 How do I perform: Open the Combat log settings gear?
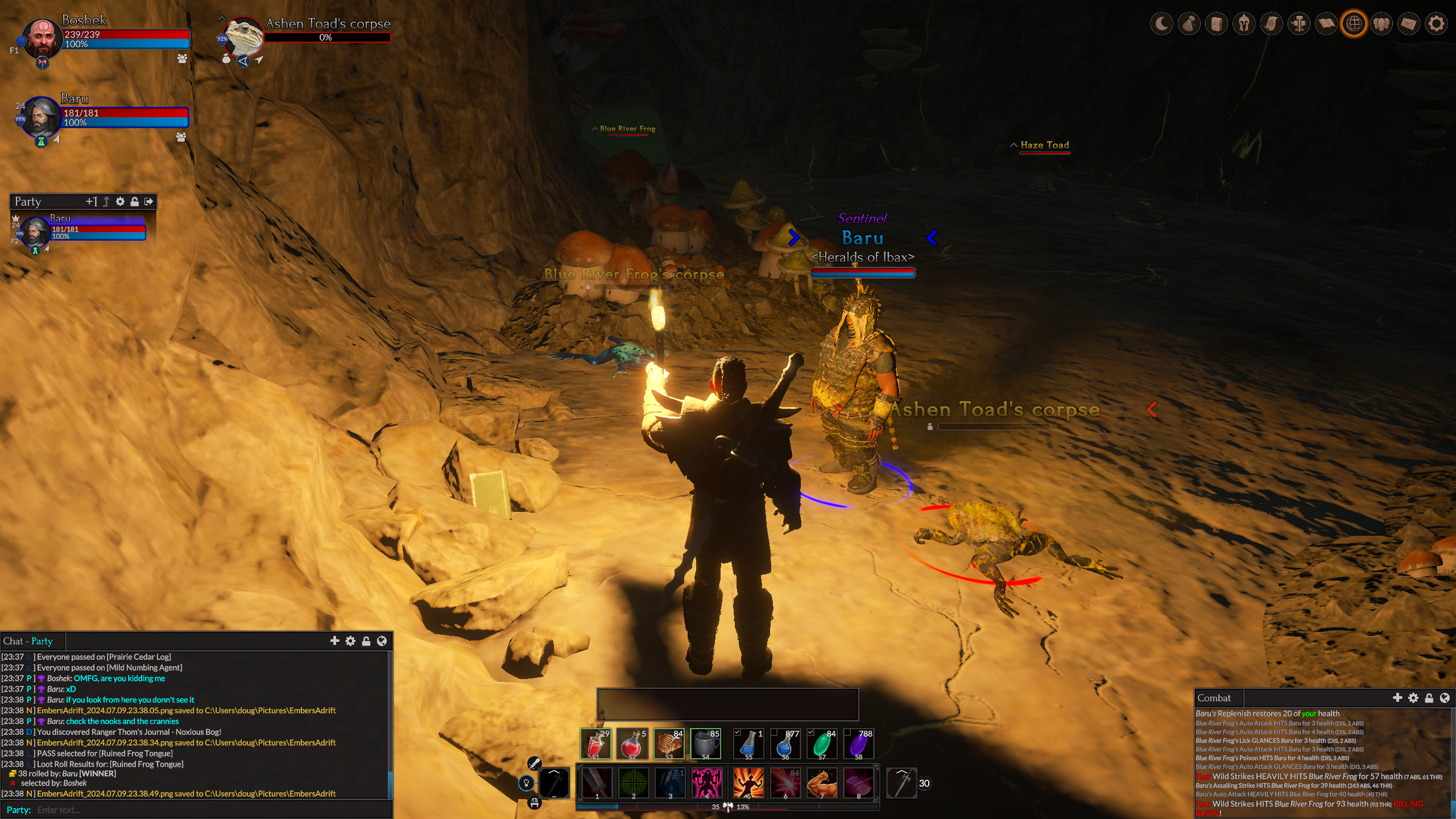tap(1413, 698)
